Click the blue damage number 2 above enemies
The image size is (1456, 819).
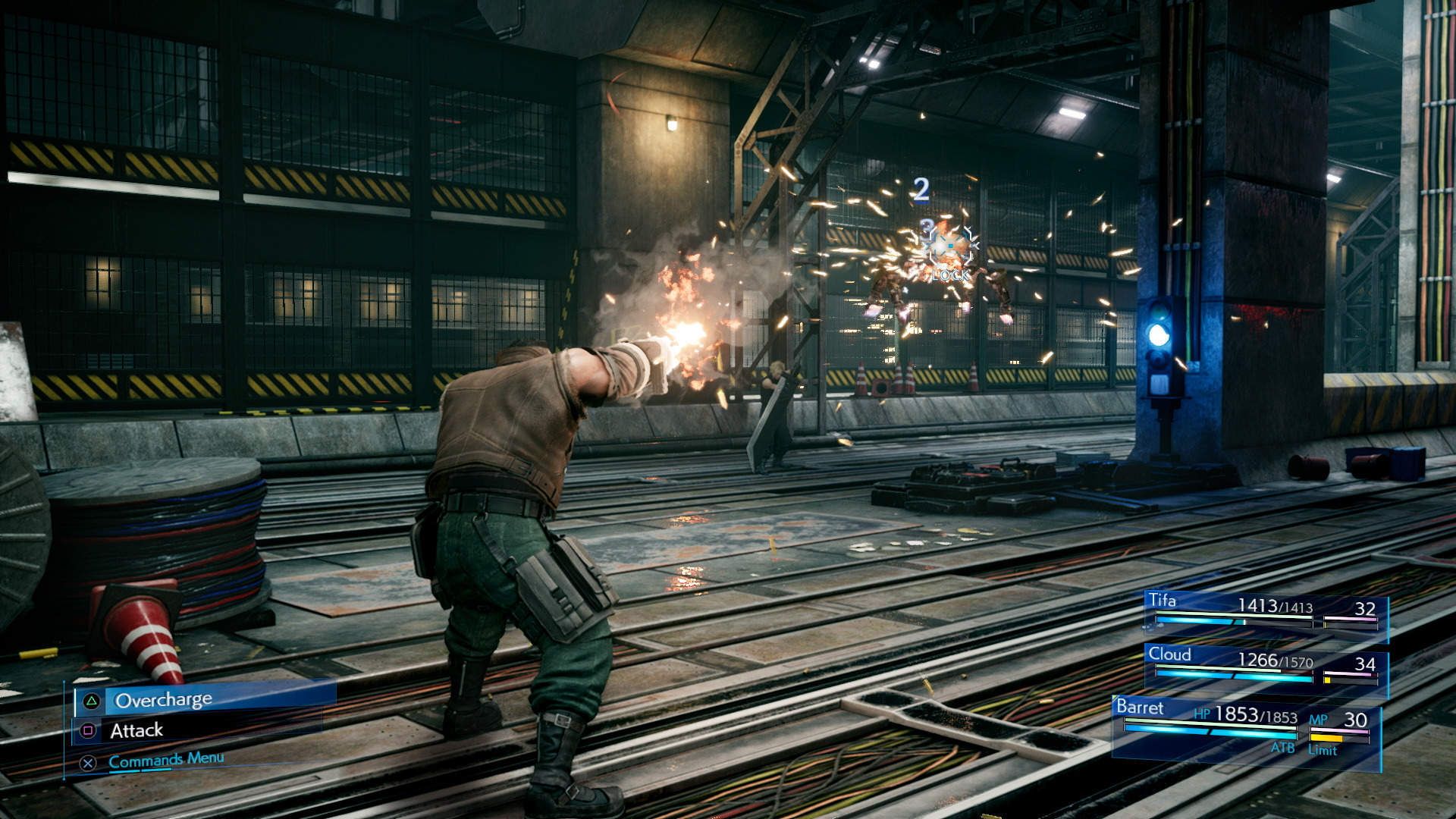[920, 190]
